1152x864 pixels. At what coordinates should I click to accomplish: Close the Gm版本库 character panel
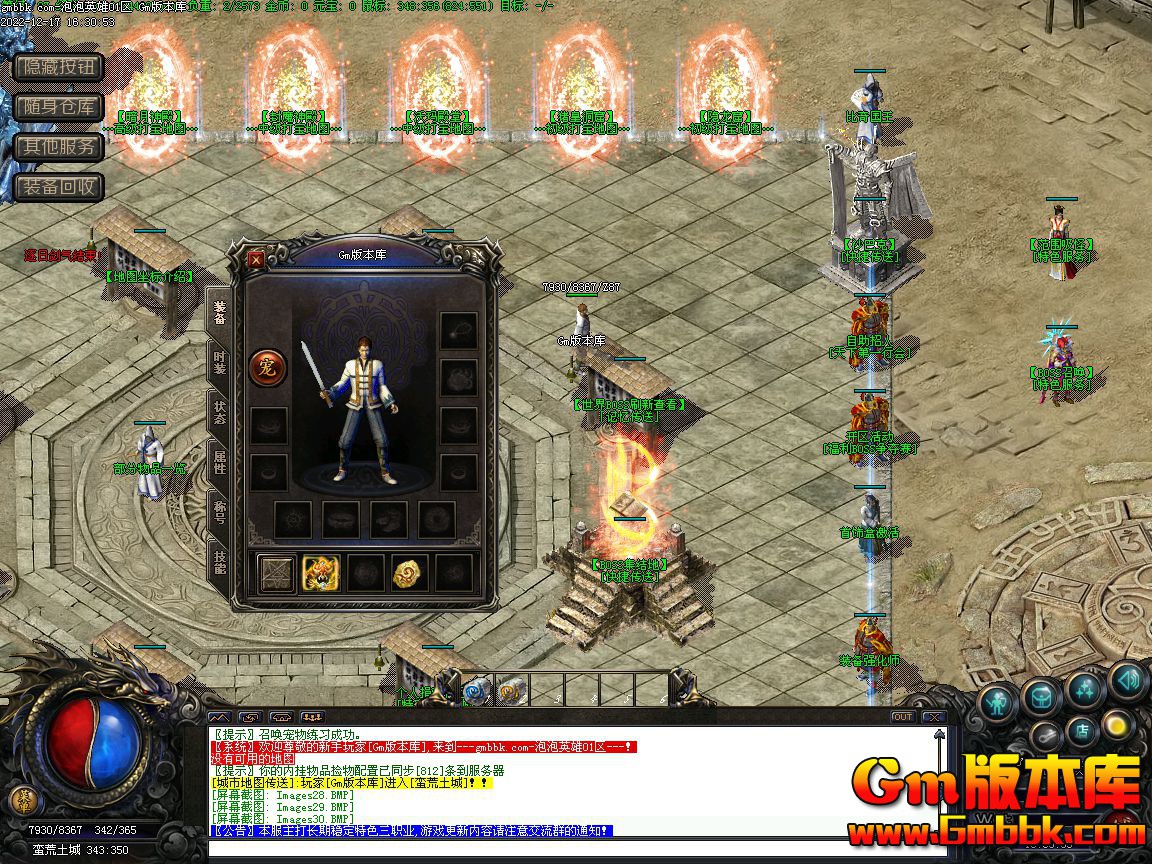(x=256, y=259)
